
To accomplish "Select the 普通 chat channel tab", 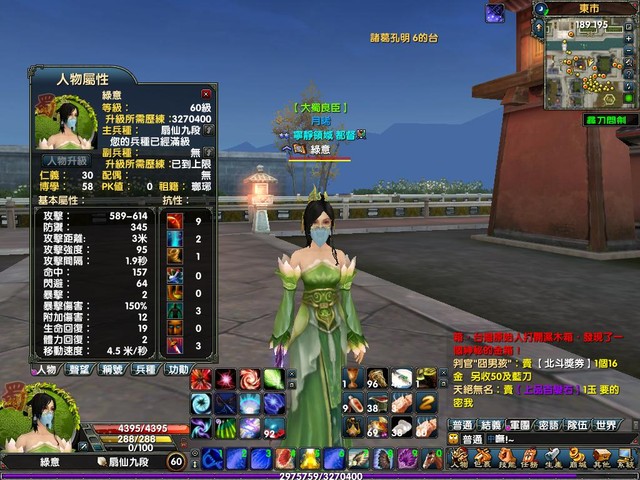I will [463, 425].
